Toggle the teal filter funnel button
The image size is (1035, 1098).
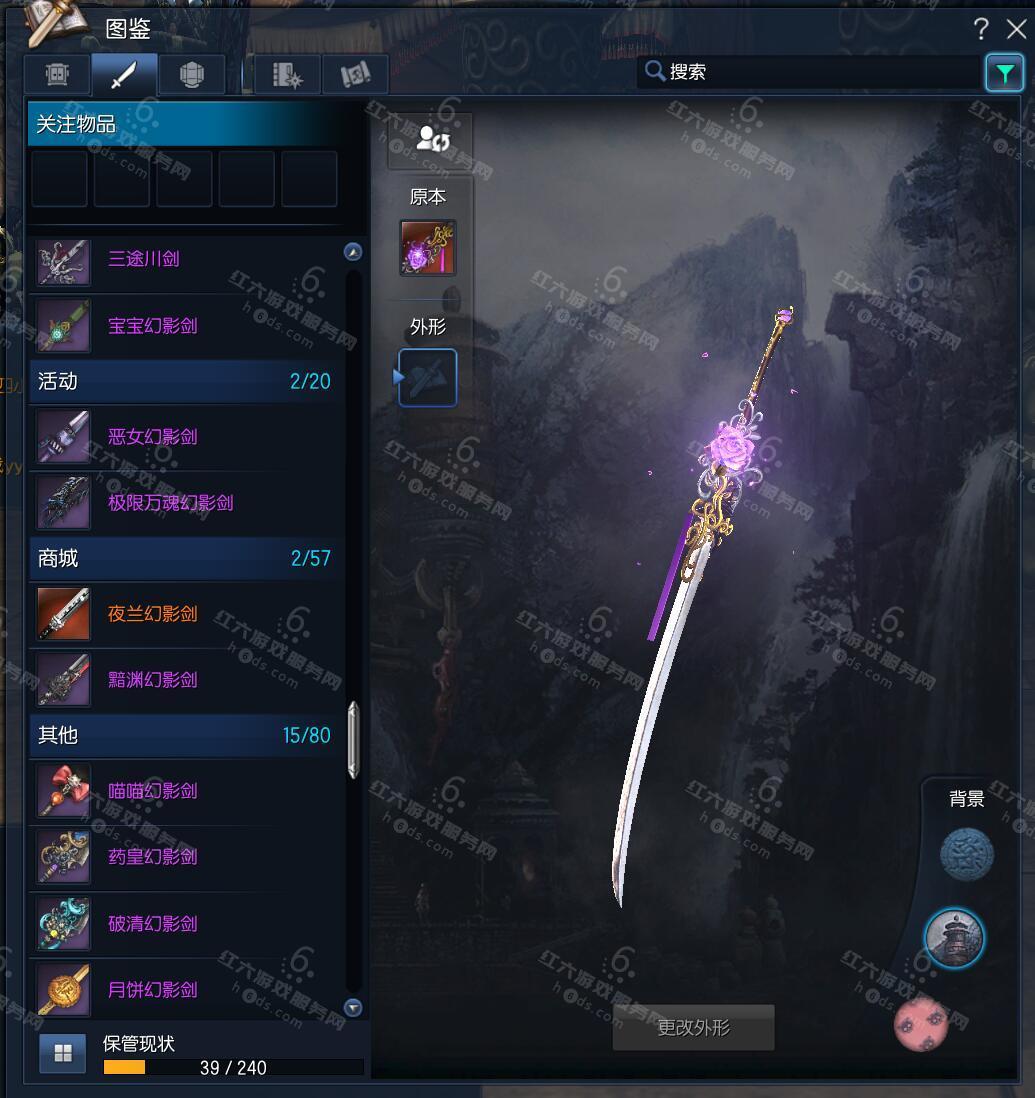(x=1004, y=72)
